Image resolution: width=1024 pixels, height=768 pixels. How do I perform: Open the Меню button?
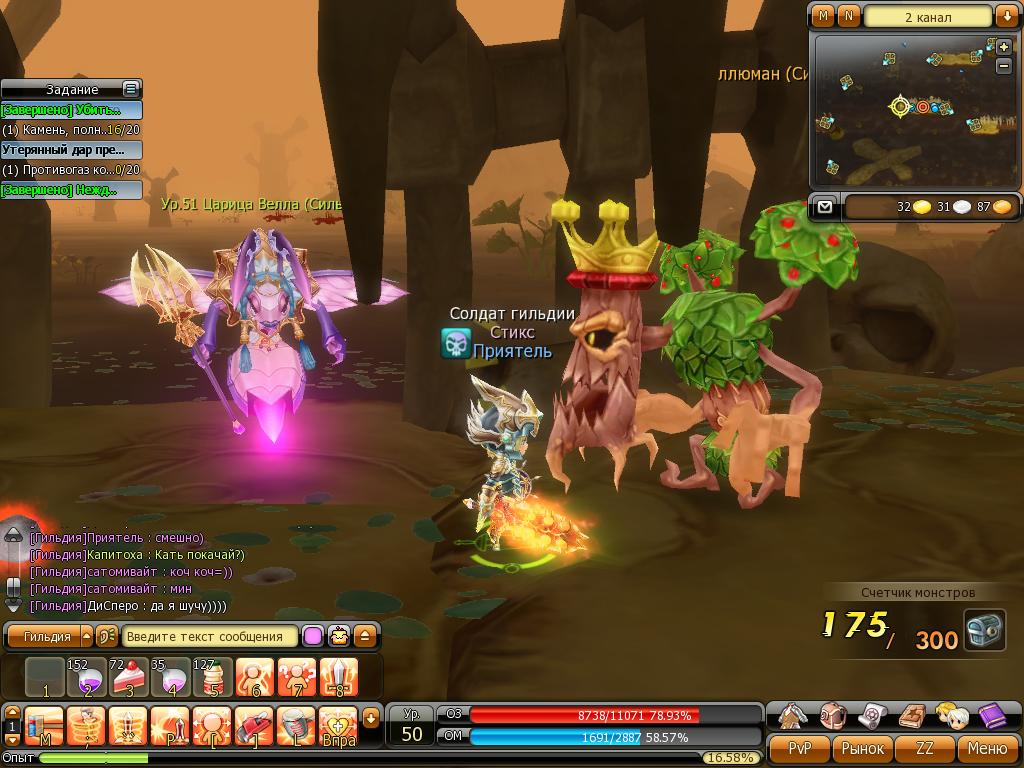(x=987, y=748)
